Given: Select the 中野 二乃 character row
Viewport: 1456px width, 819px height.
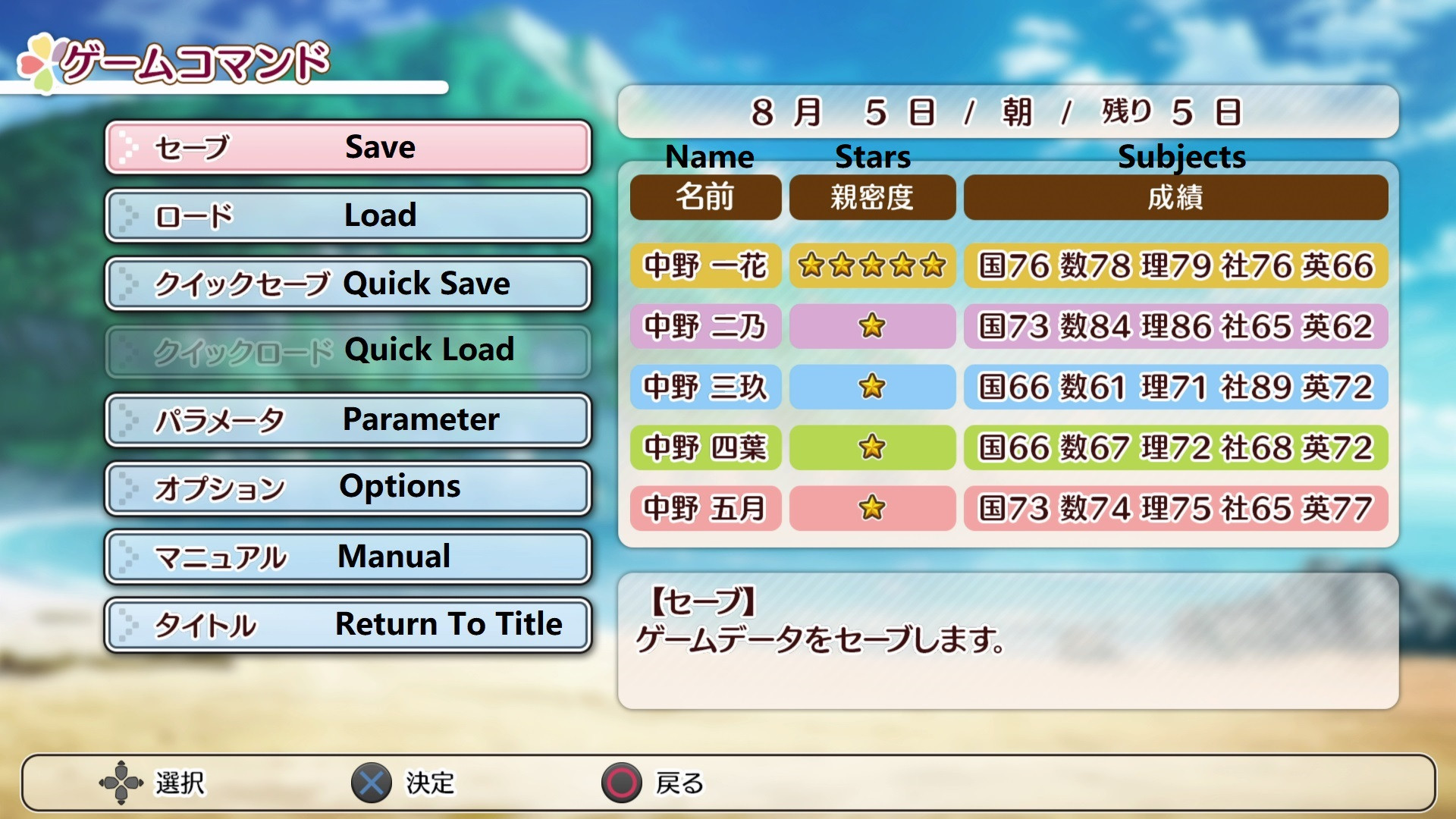Looking at the screenshot, I should pyautogui.click(x=705, y=327).
